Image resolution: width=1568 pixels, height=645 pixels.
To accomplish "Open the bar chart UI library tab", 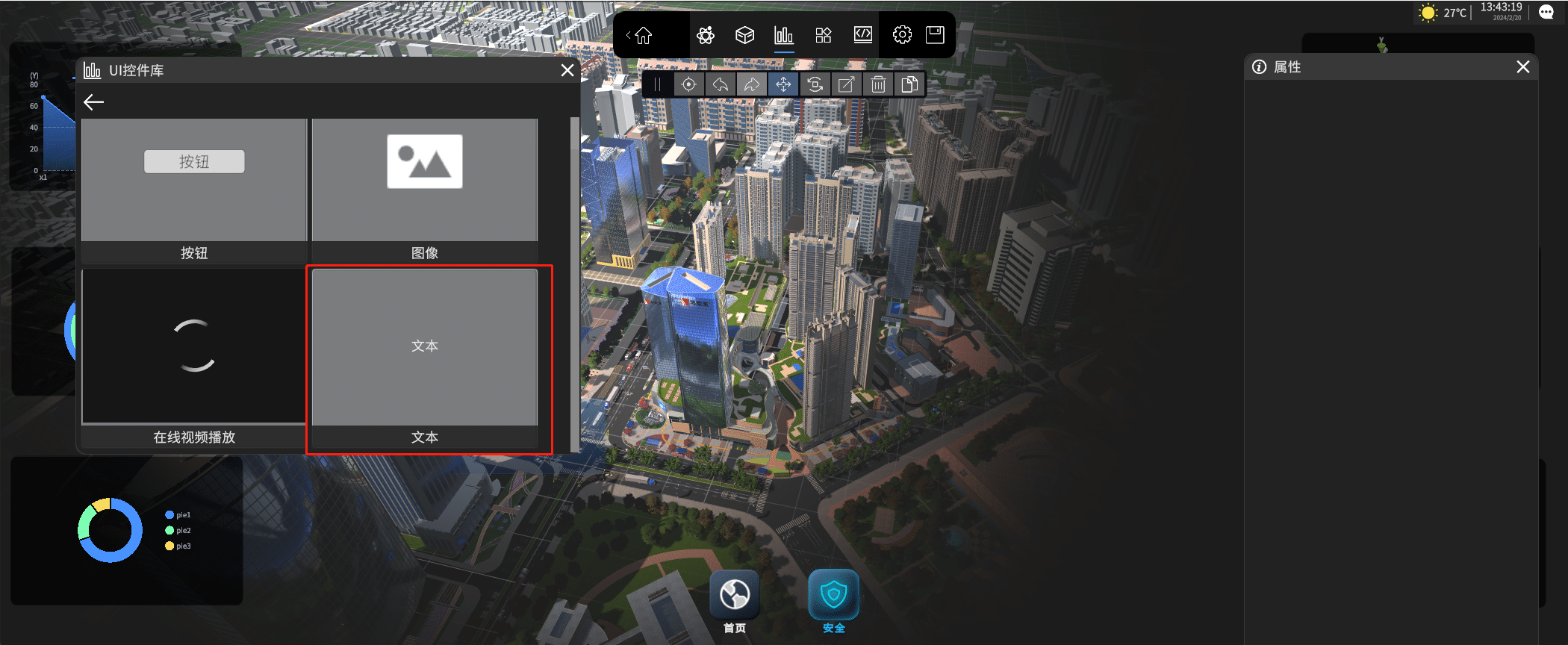I will pyautogui.click(x=783, y=35).
